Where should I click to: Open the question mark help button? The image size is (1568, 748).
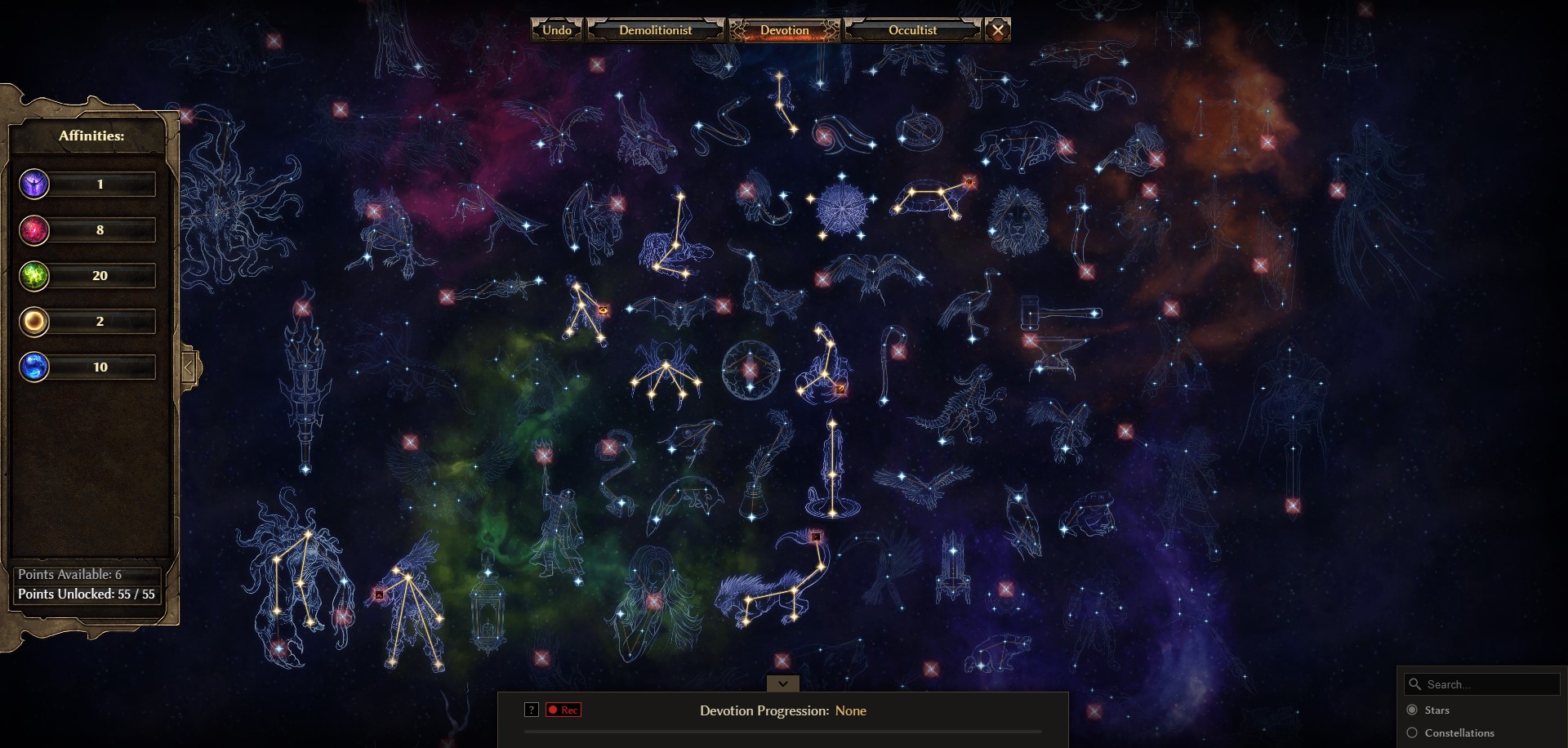coord(532,710)
